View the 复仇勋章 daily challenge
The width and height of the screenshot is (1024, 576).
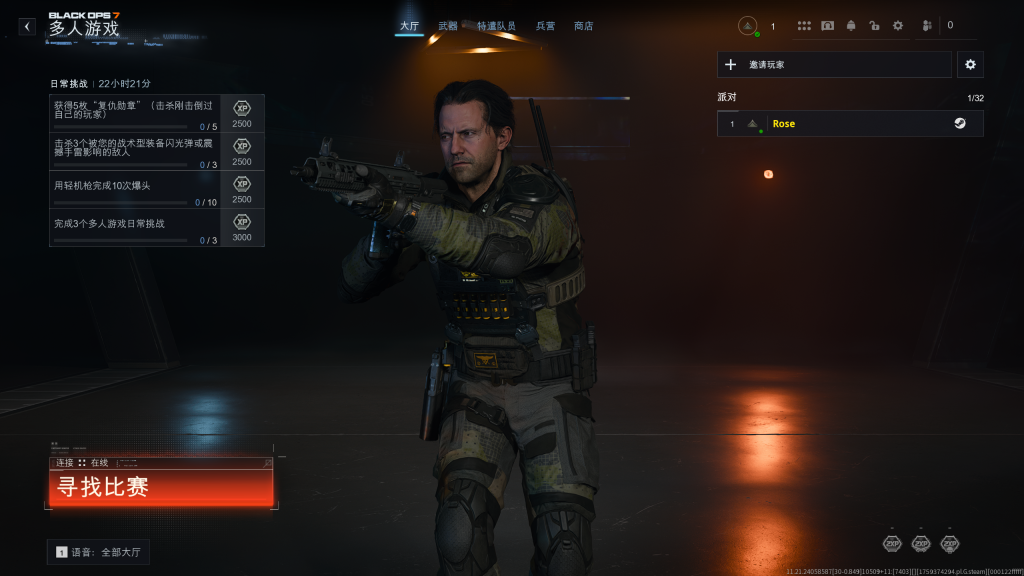coord(135,113)
